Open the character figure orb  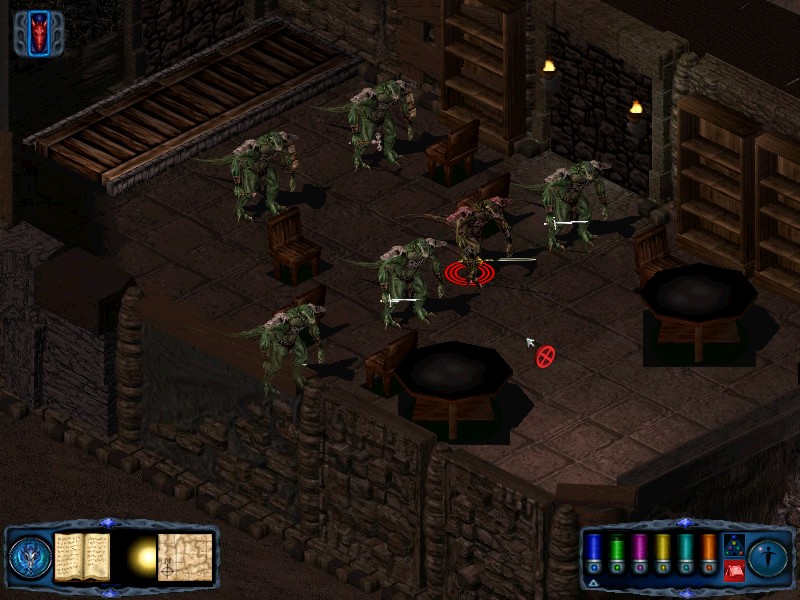[769, 556]
